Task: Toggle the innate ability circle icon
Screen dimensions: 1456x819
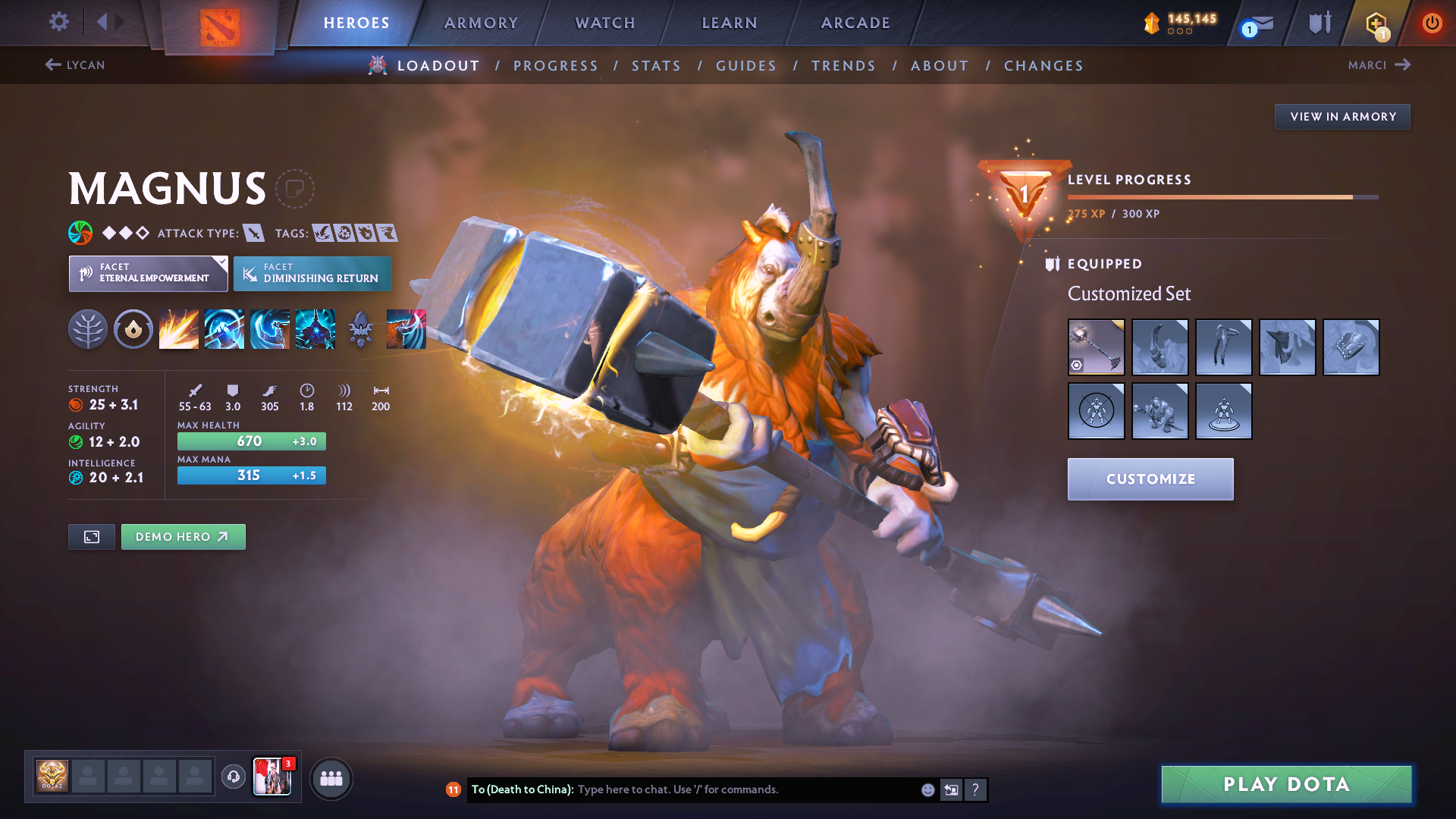Action: pos(133,328)
